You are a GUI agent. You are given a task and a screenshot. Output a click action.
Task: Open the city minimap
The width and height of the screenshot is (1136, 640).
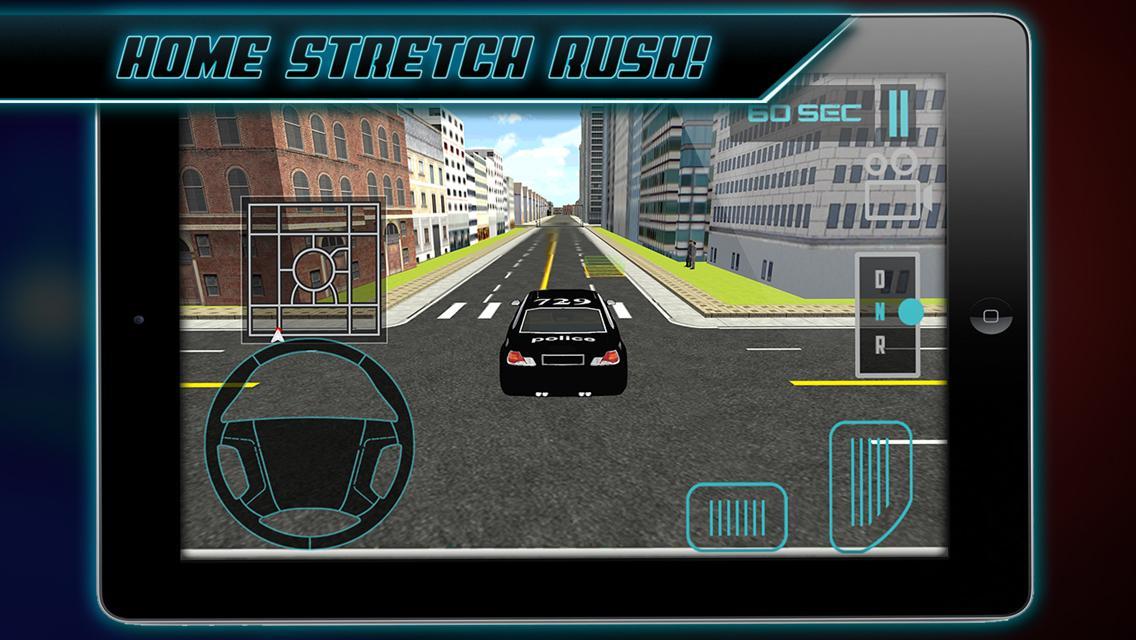[311, 266]
